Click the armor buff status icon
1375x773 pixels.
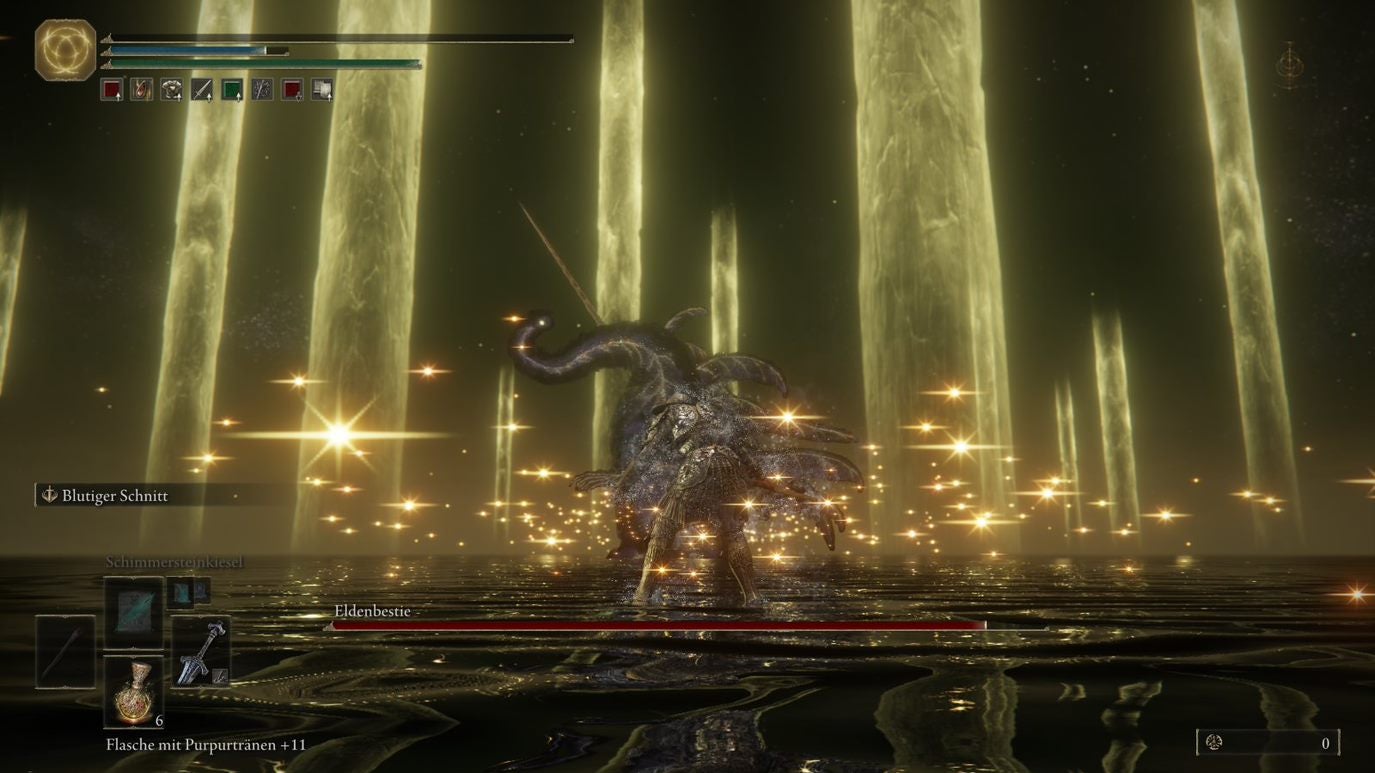(x=172, y=90)
